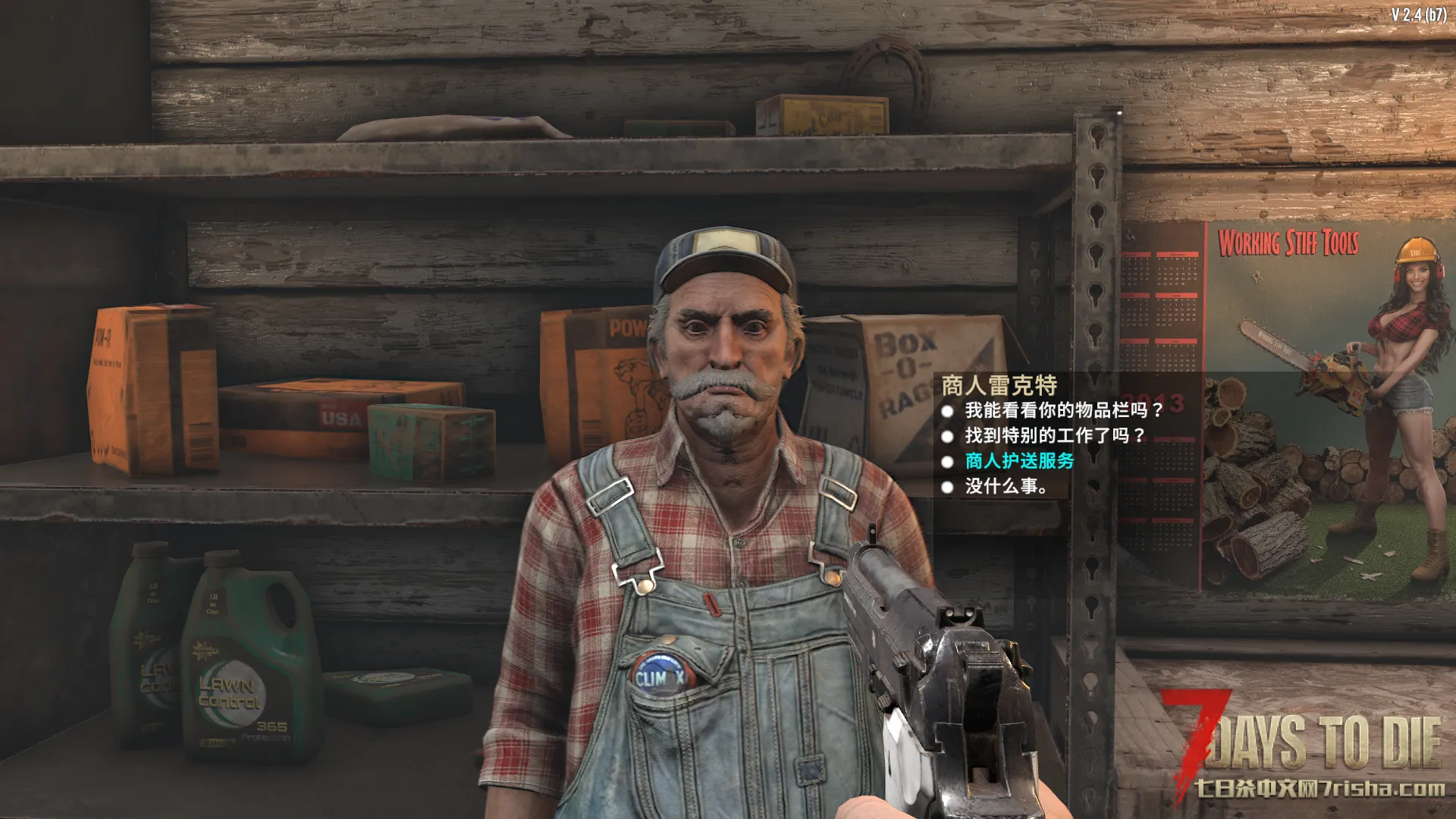End the conversation with 没什么事。
This screenshot has width=1456, height=819.
click(1006, 487)
